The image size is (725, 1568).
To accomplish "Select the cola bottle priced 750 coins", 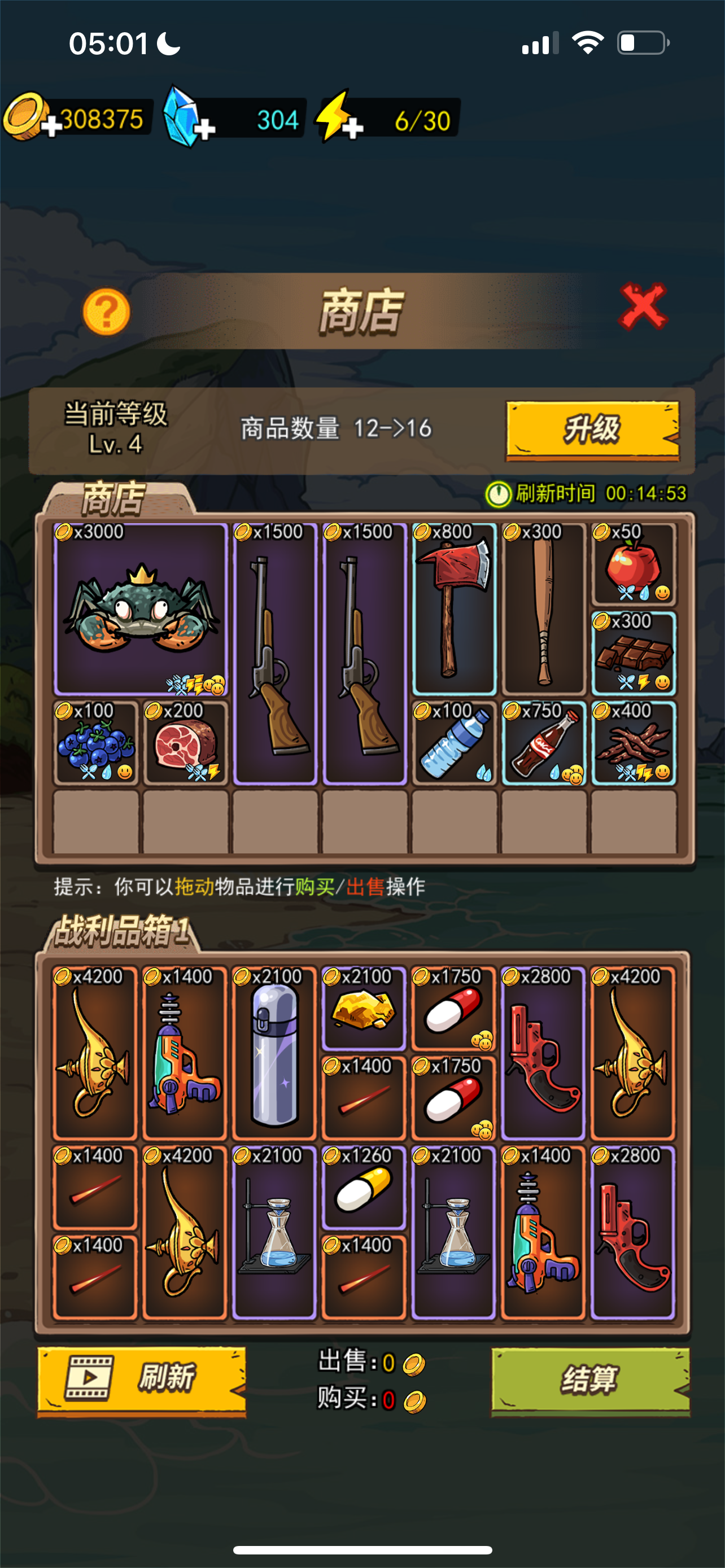I will pyautogui.click(x=544, y=746).
